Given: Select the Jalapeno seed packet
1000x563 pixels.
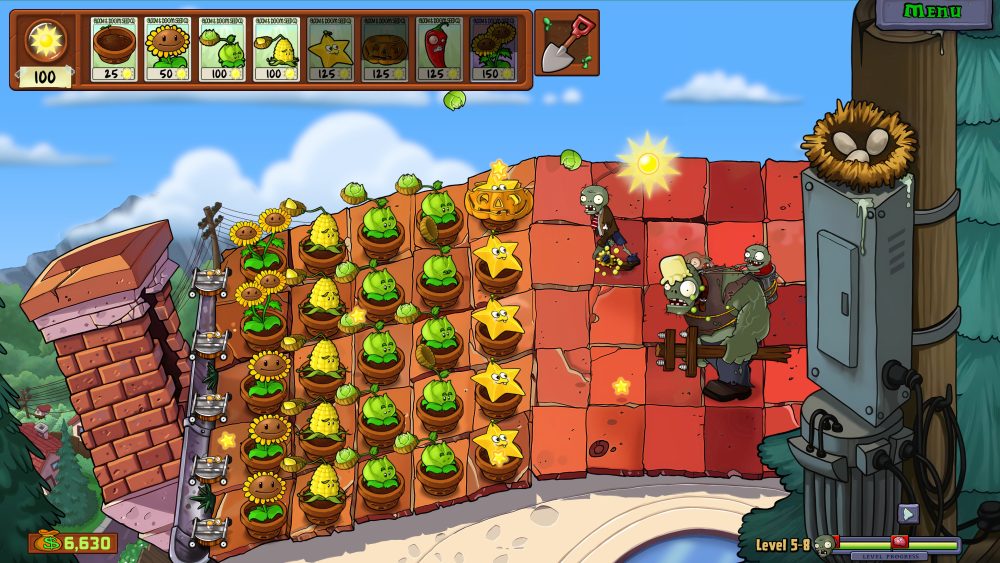Looking at the screenshot, I should pos(439,48).
